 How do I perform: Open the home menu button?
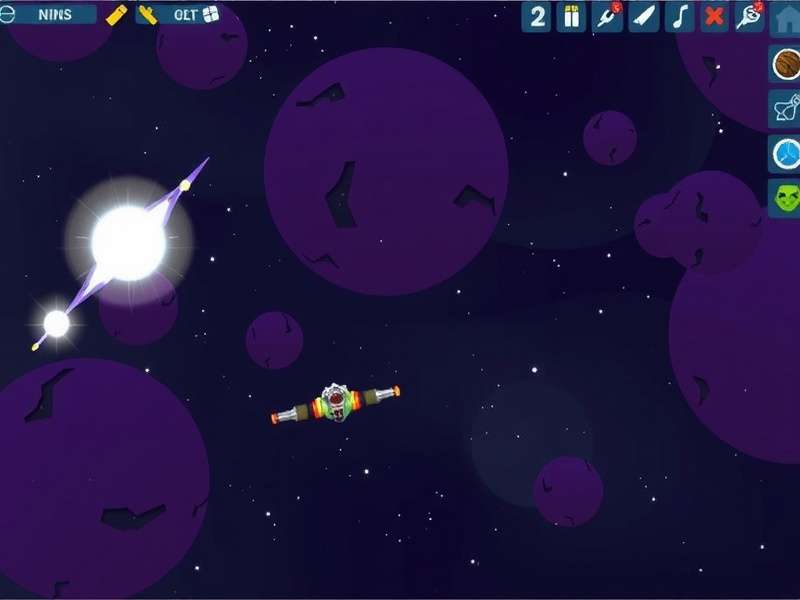(x=785, y=17)
